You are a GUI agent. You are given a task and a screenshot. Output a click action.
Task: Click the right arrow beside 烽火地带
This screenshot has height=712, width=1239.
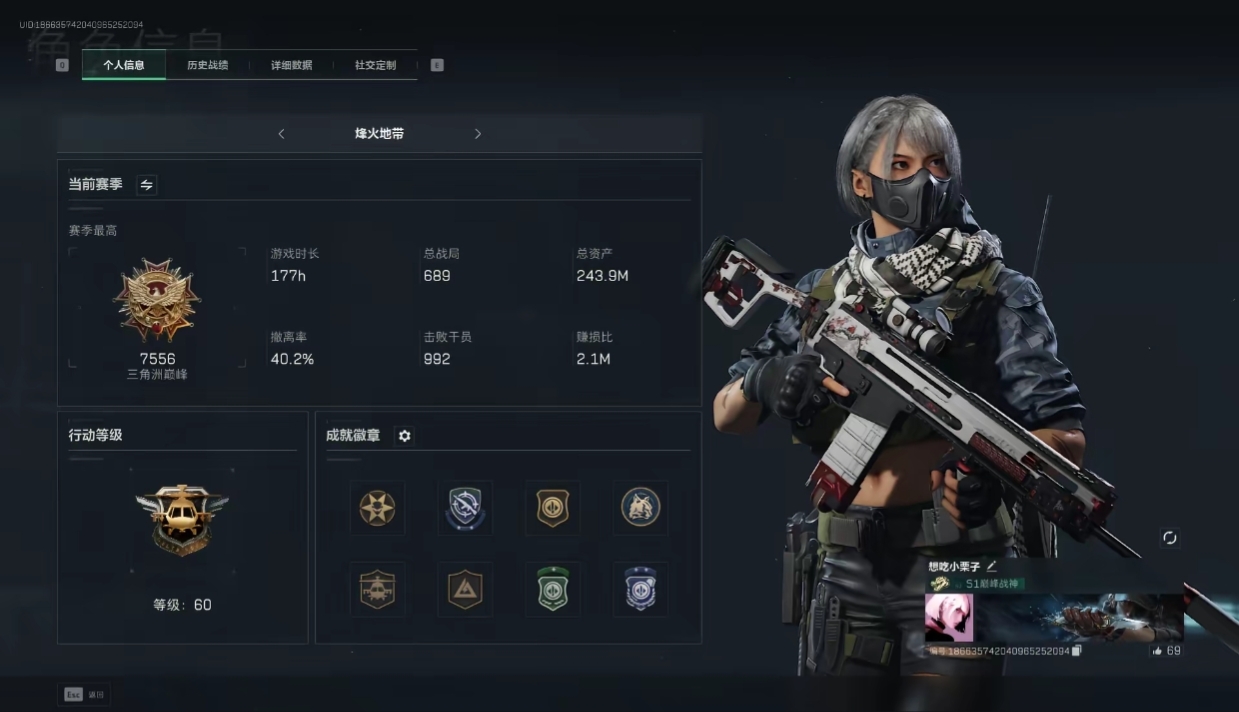(x=478, y=134)
